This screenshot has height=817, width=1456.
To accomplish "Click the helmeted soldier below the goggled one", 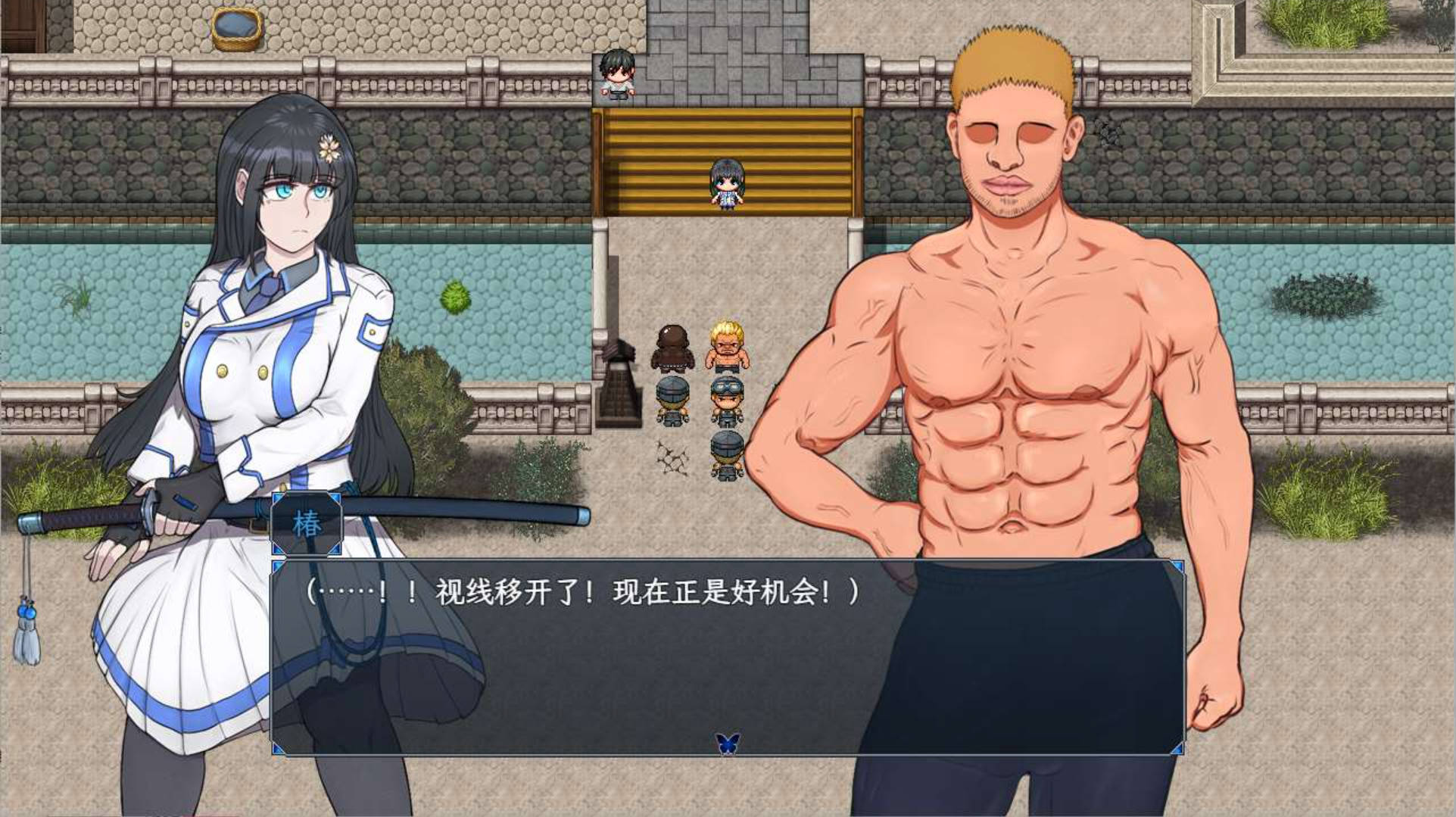I will pos(725,447).
